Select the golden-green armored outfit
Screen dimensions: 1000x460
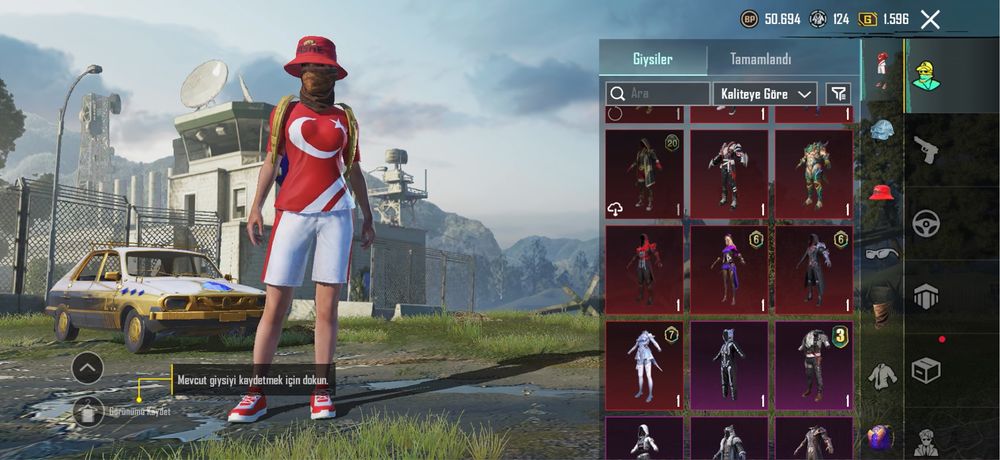point(814,174)
